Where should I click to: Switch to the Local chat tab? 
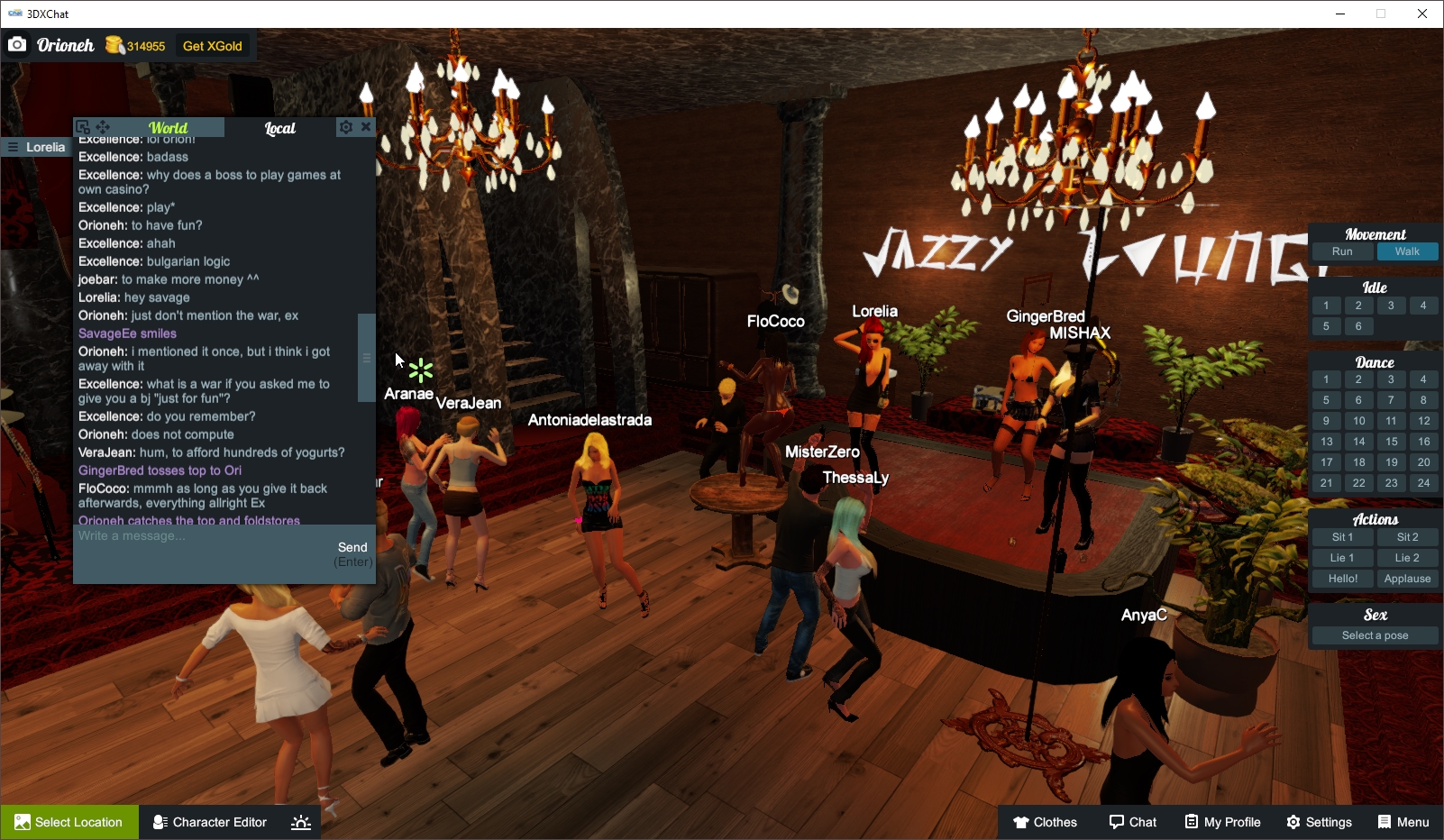tap(280, 128)
